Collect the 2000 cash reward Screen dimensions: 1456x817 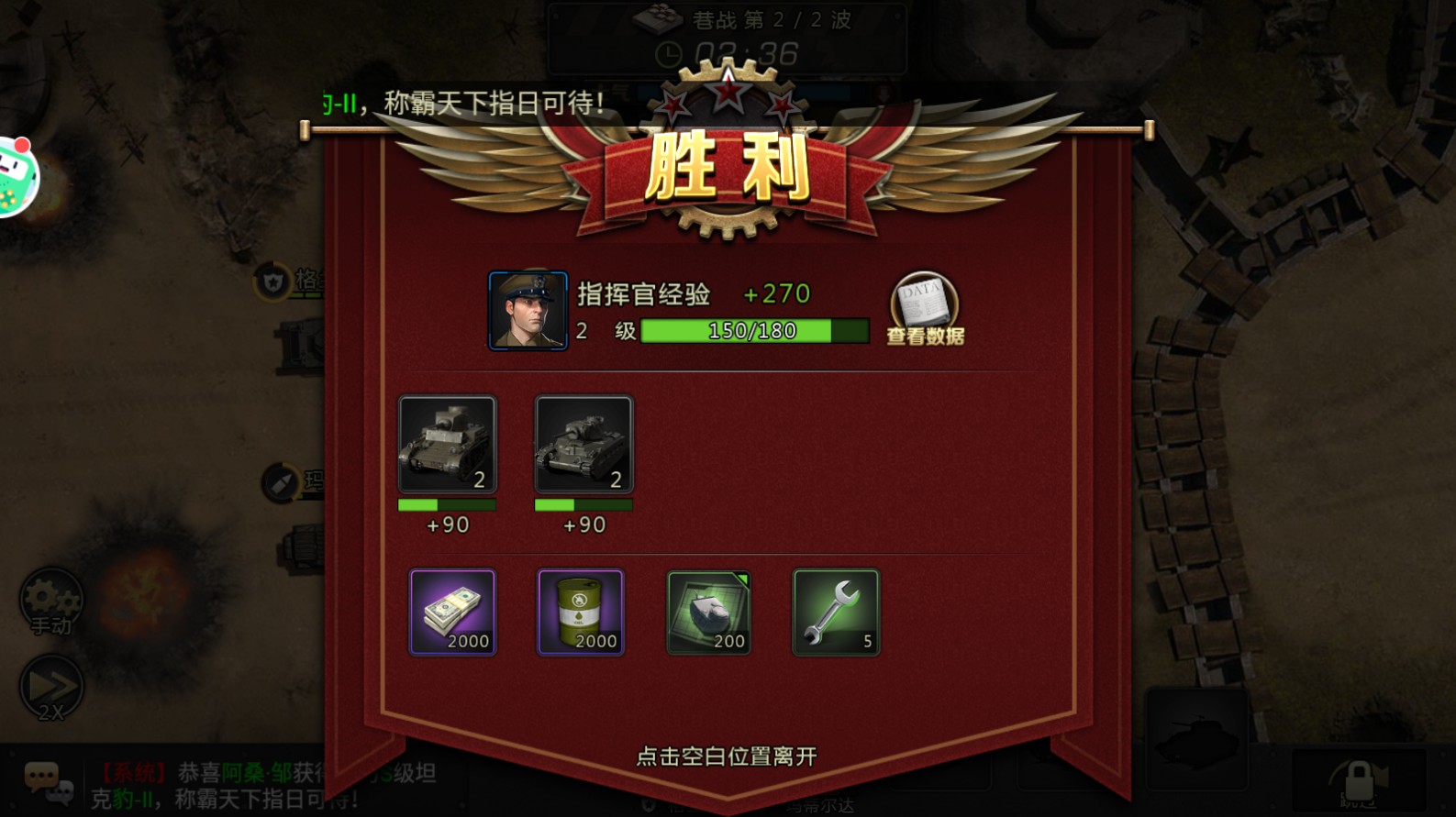(x=451, y=613)
